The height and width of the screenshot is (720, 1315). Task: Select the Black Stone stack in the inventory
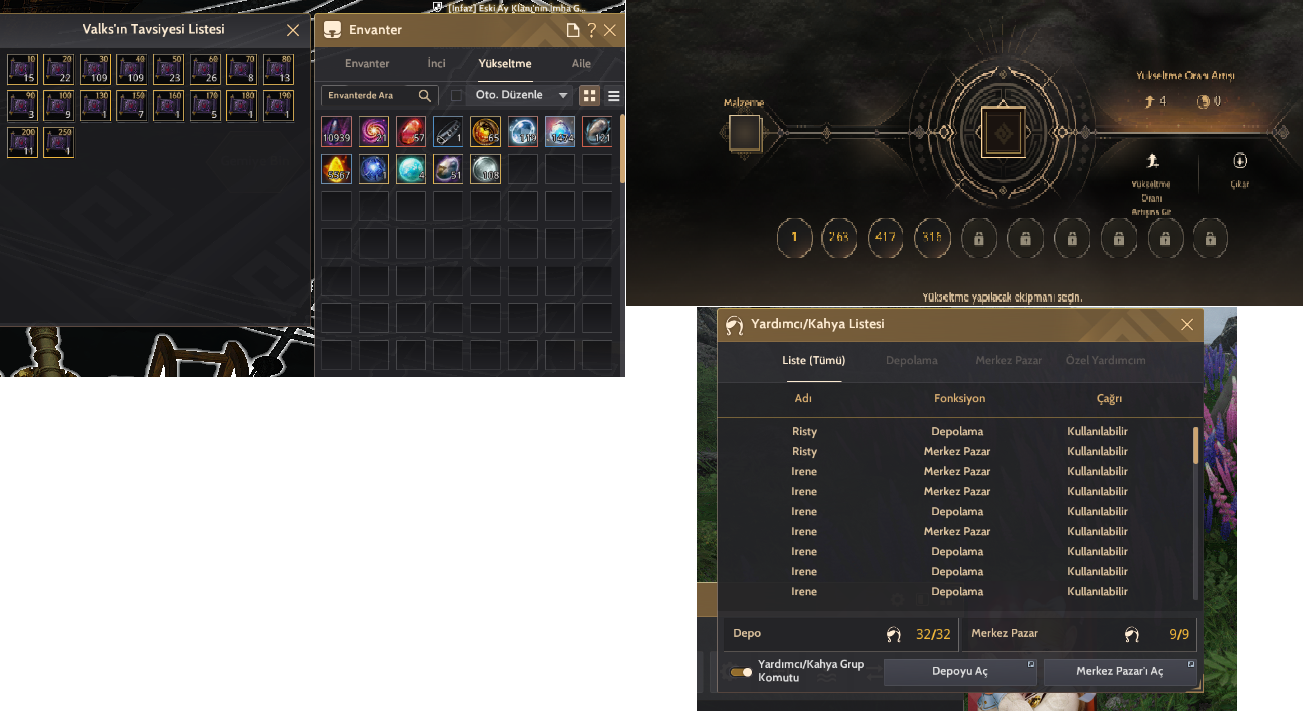coord(336,131)
